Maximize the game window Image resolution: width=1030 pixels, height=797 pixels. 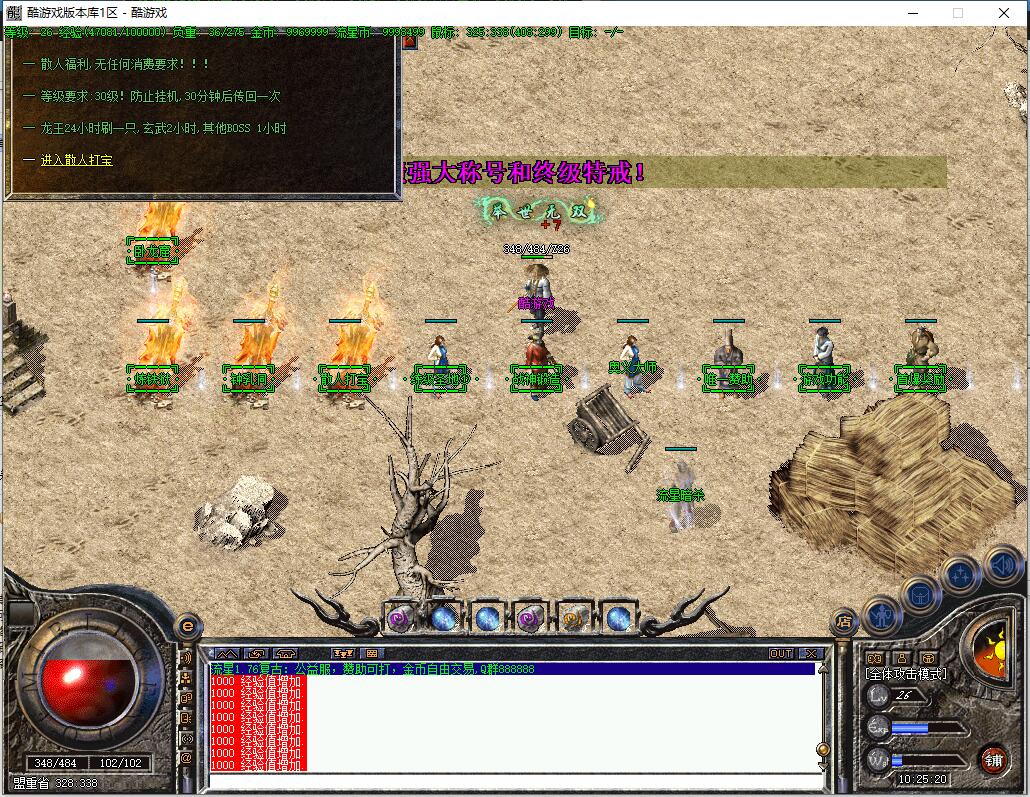(958, 13)
